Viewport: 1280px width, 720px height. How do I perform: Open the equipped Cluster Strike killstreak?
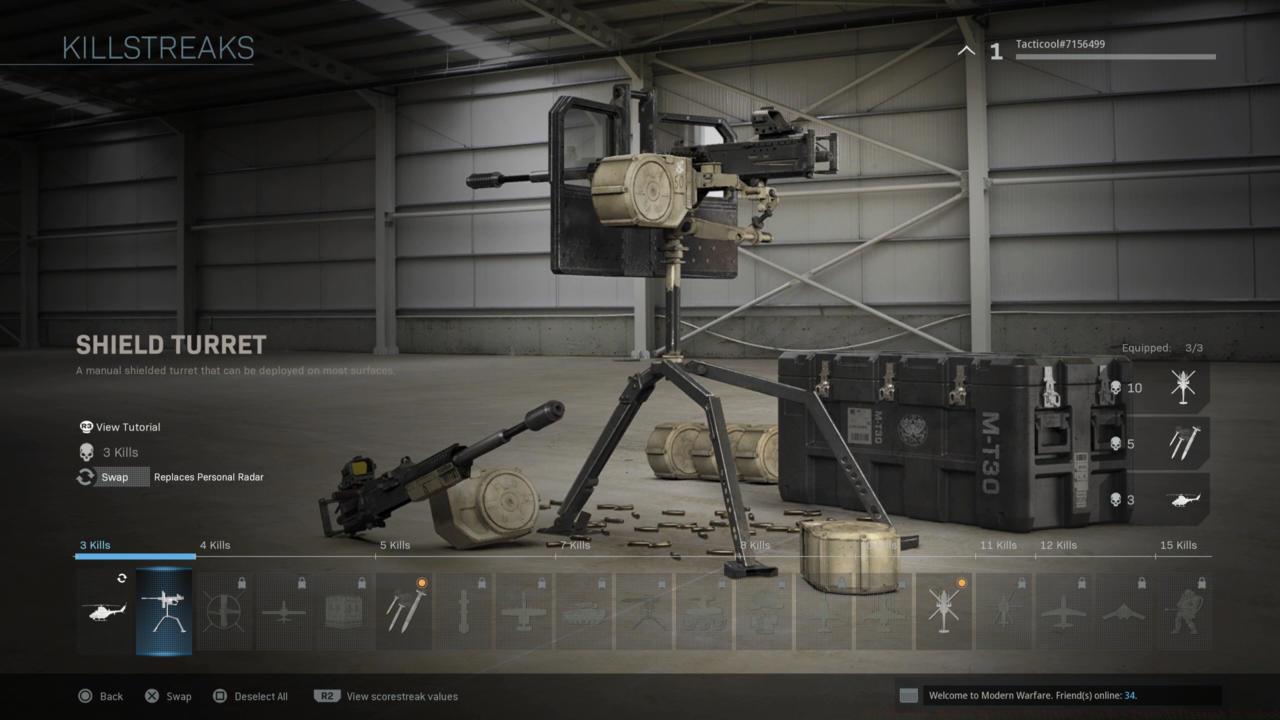pyautogui.click(x=405, y=610)
